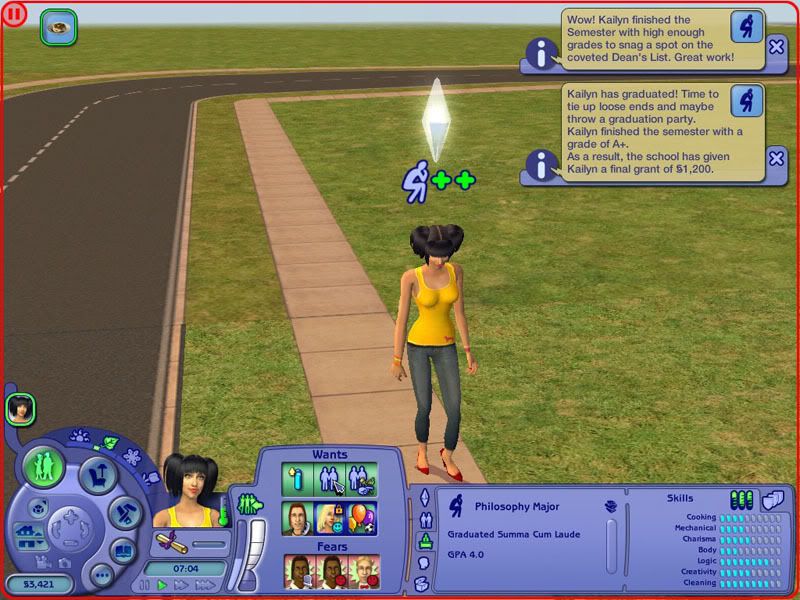The width and height of the screenshot is (800, 600).
Task: Open the Aspiration diamond panel tab
Action: (423, 497)
